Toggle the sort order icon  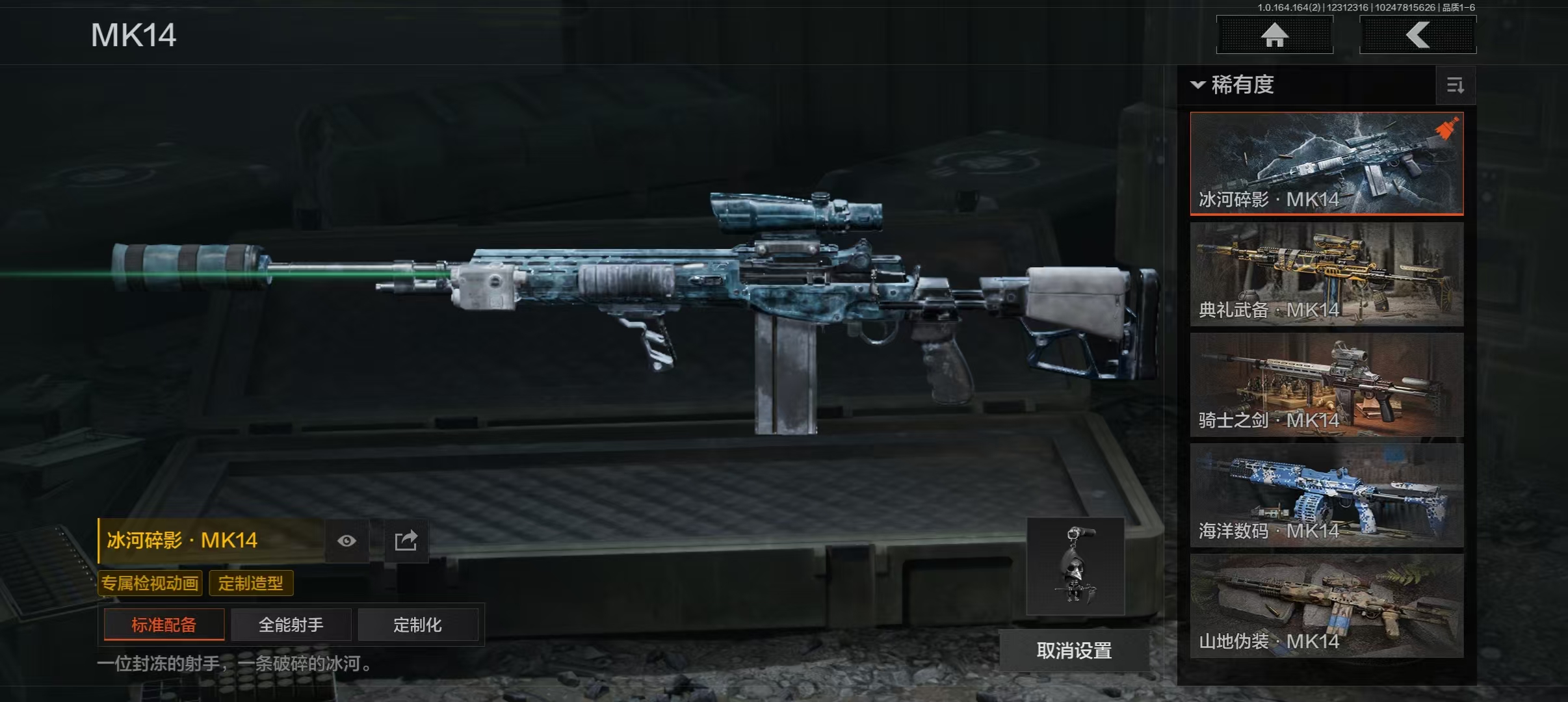click(1455, 85)
